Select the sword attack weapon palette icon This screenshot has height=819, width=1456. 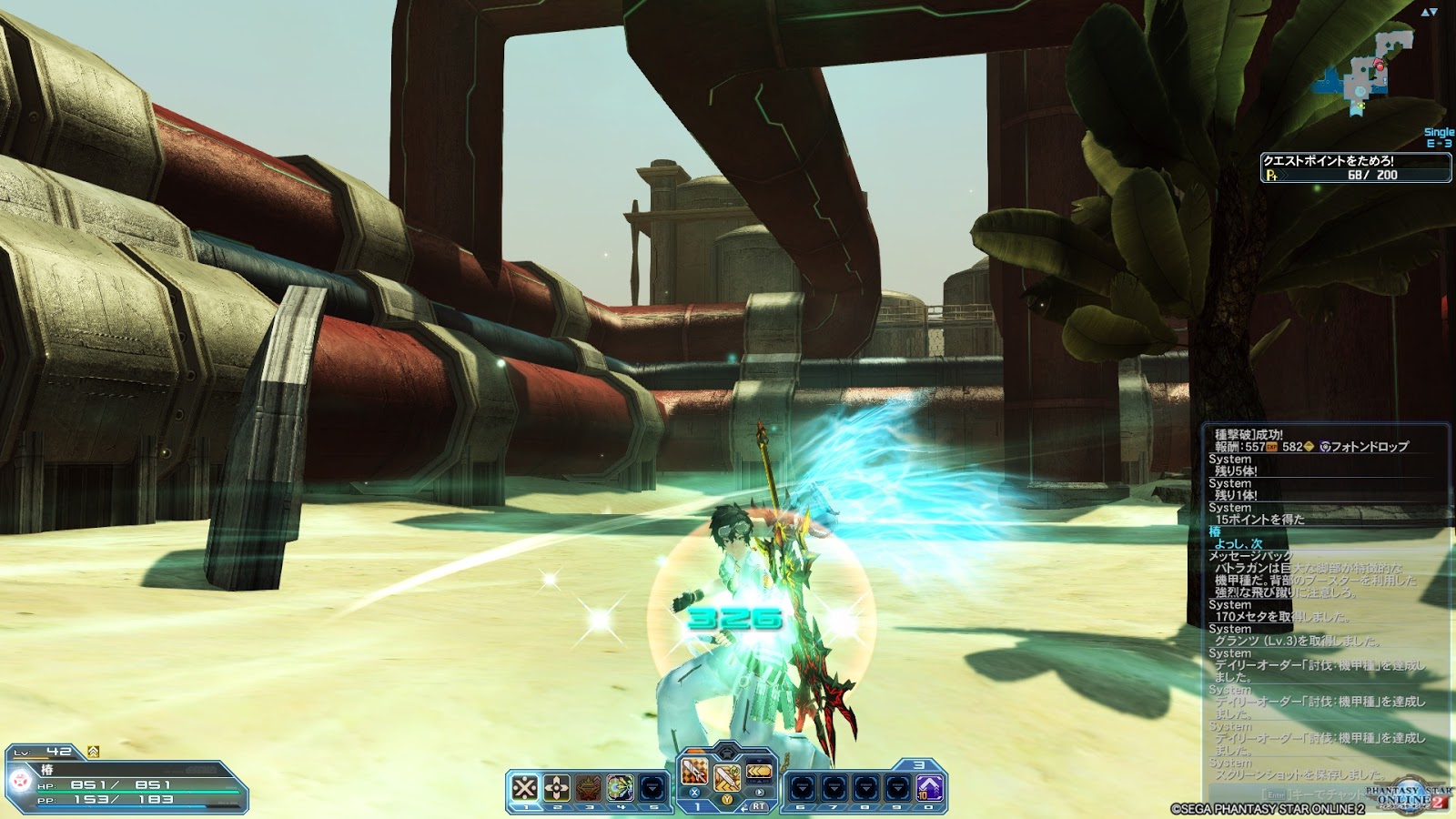[x=695, y=773]
